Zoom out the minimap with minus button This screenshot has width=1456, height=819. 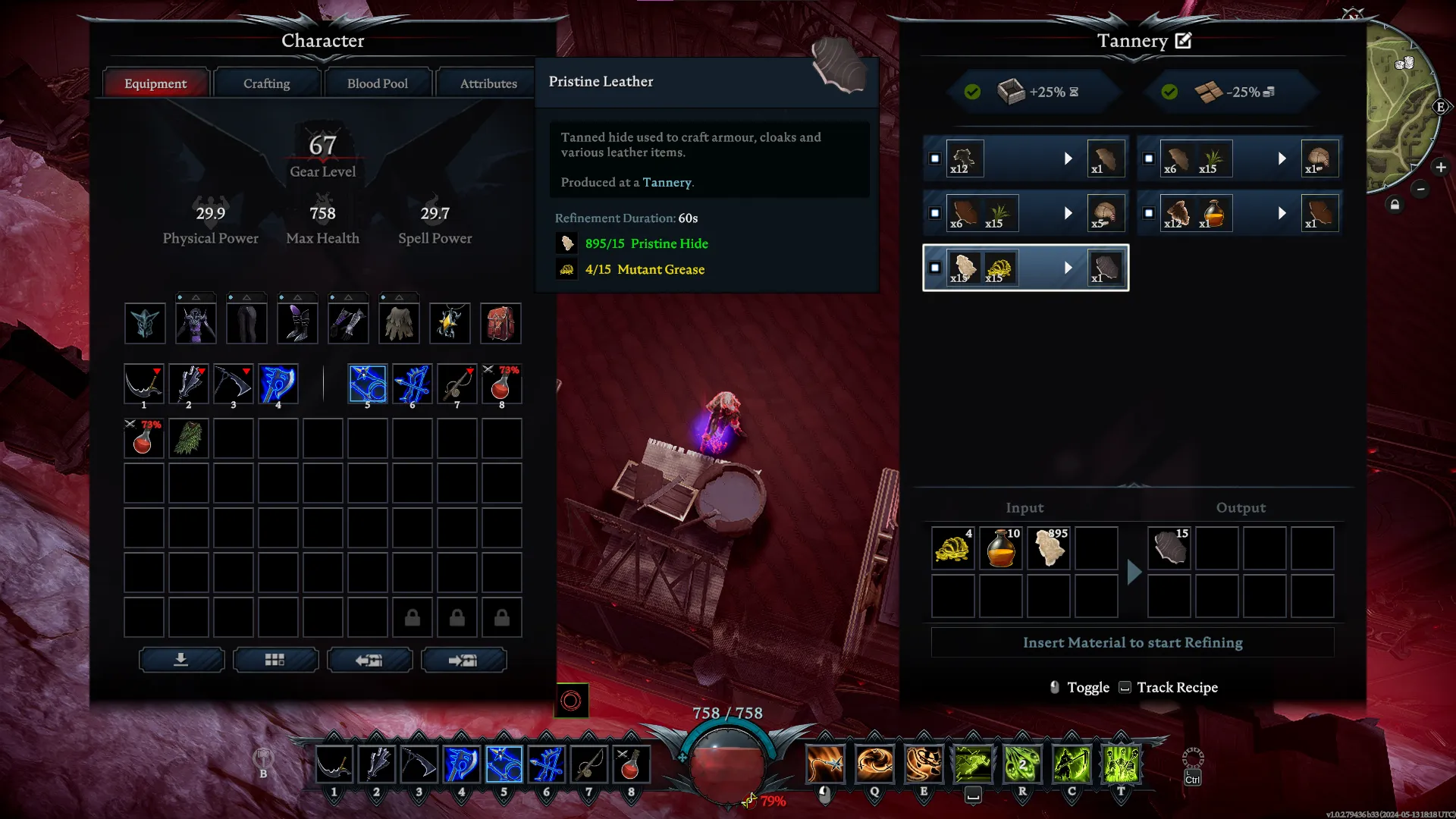point(1420,190)
